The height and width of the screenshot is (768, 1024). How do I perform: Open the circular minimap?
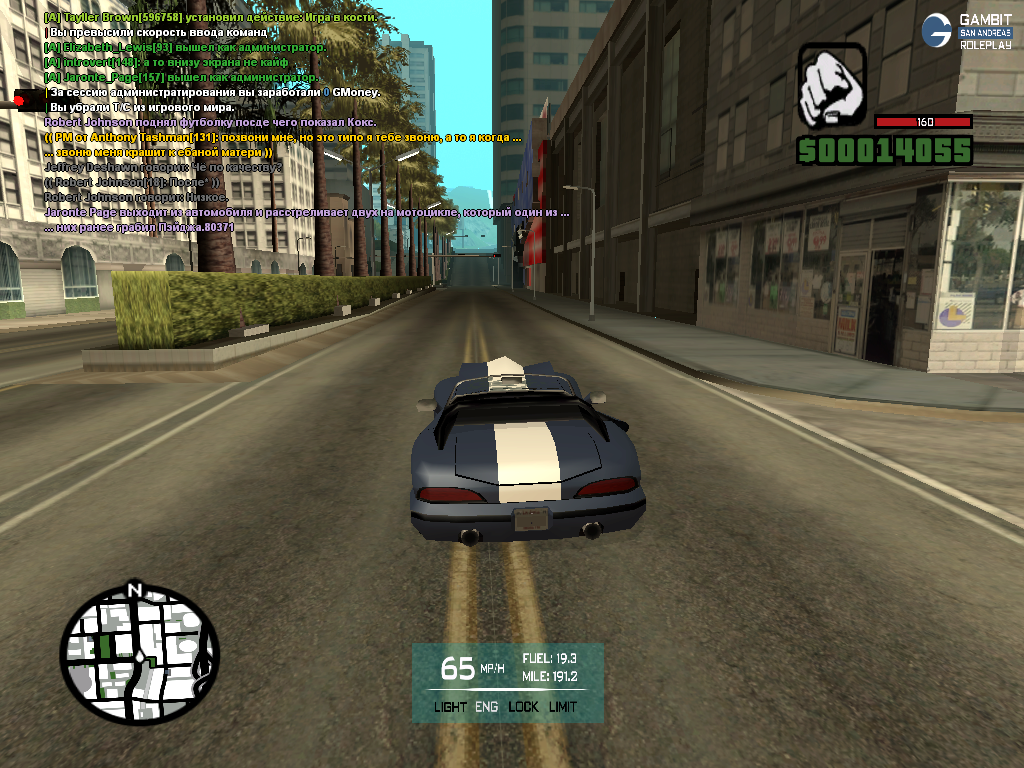click(139, 657)
